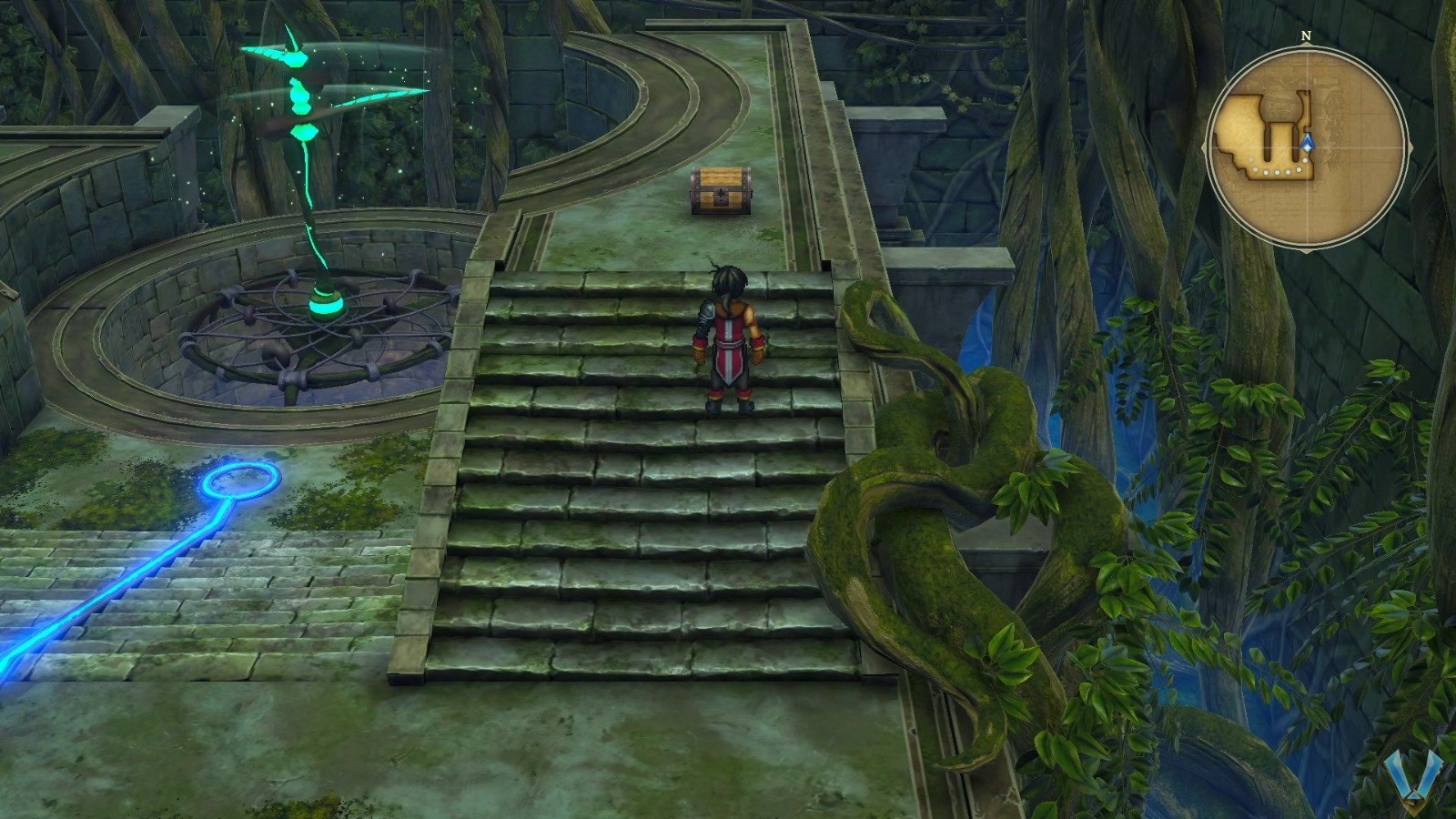
Task: Click the blue player arrow on the minimap
Action: point(1308,142)
